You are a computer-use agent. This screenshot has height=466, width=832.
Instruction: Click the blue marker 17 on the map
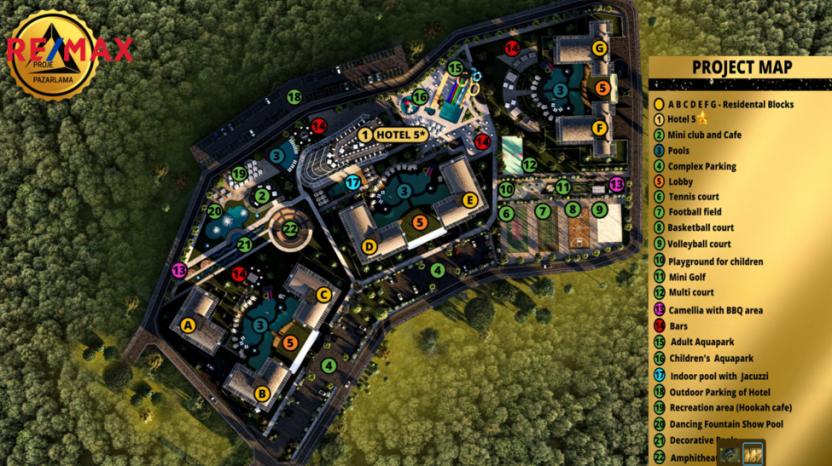tap(353, 182)
